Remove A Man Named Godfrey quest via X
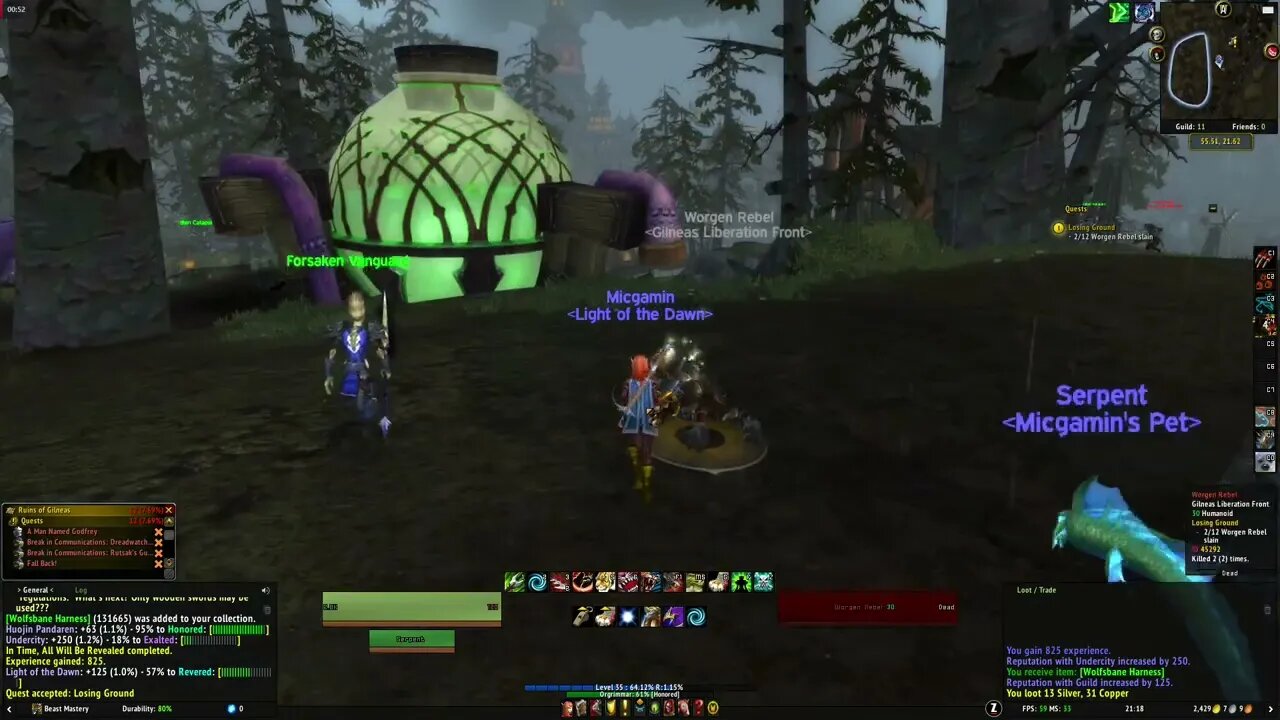1280x720 pixels. pos(158,531)
